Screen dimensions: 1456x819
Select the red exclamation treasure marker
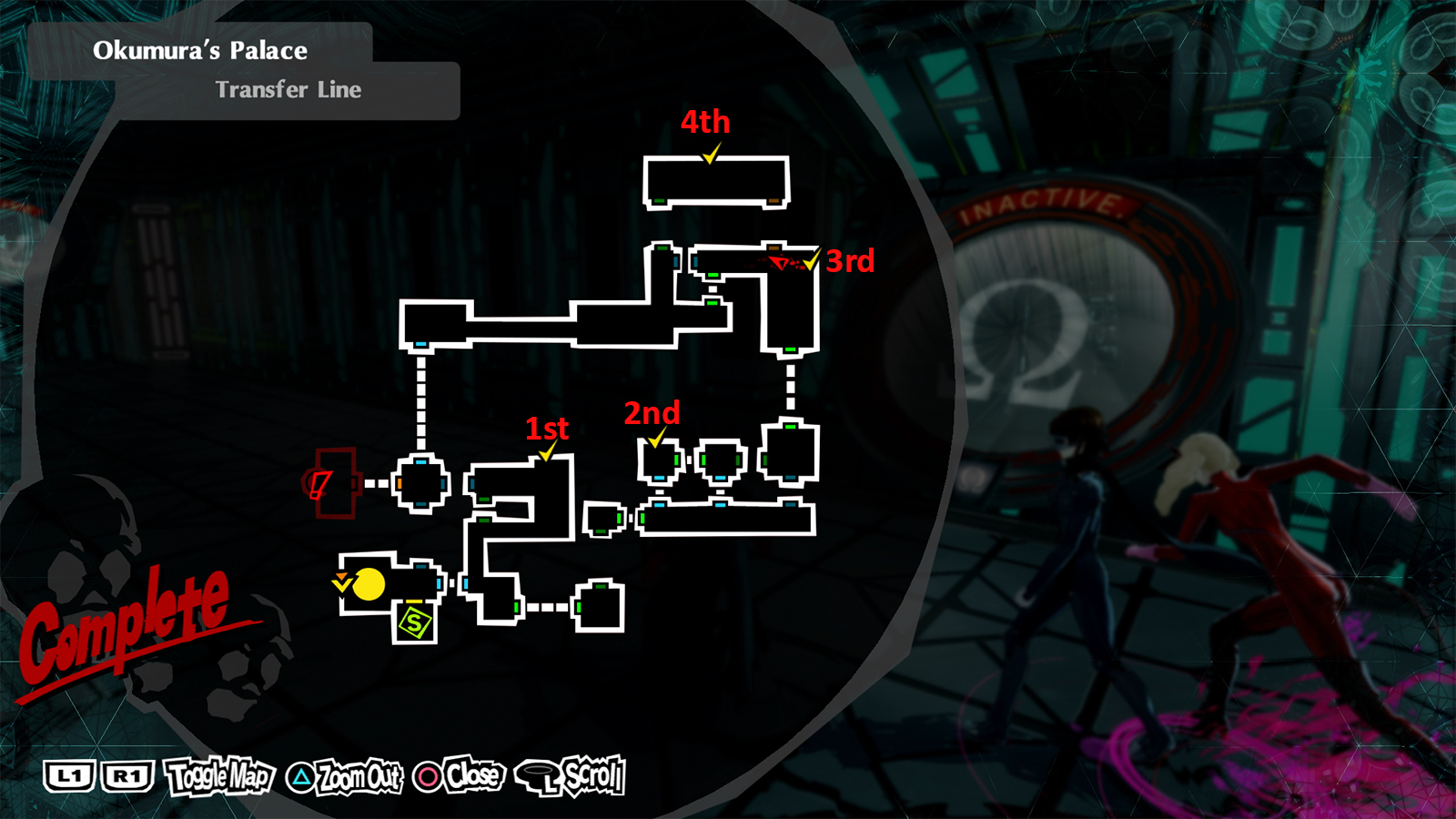coord(320,485)
